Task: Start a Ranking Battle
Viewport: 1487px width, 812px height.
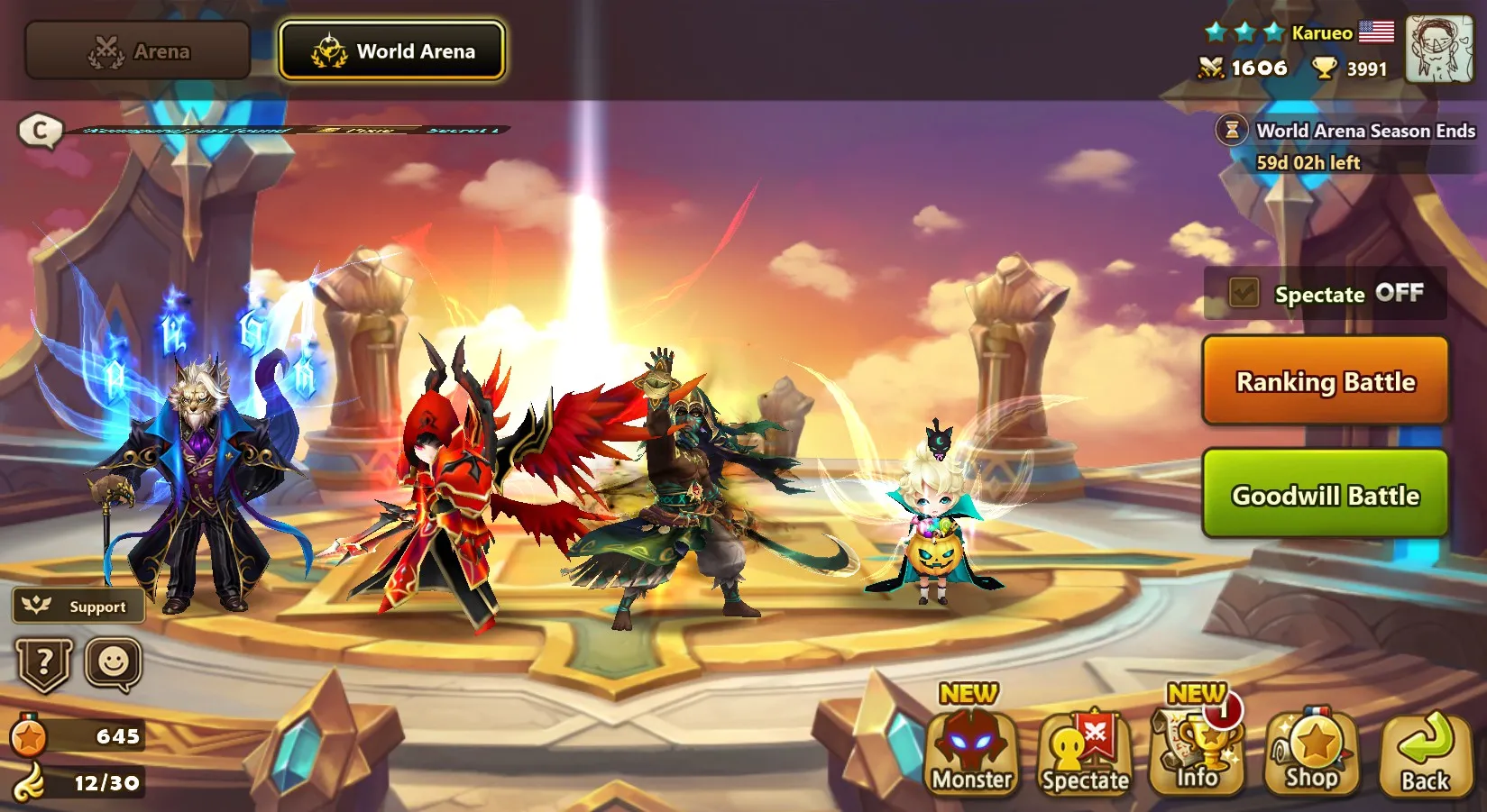Action: click(1324, 382)
